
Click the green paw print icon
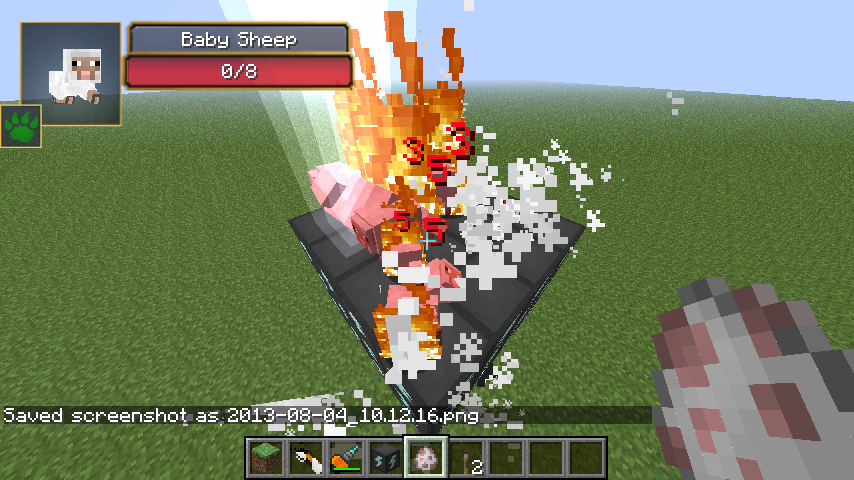tap(21, 126)
